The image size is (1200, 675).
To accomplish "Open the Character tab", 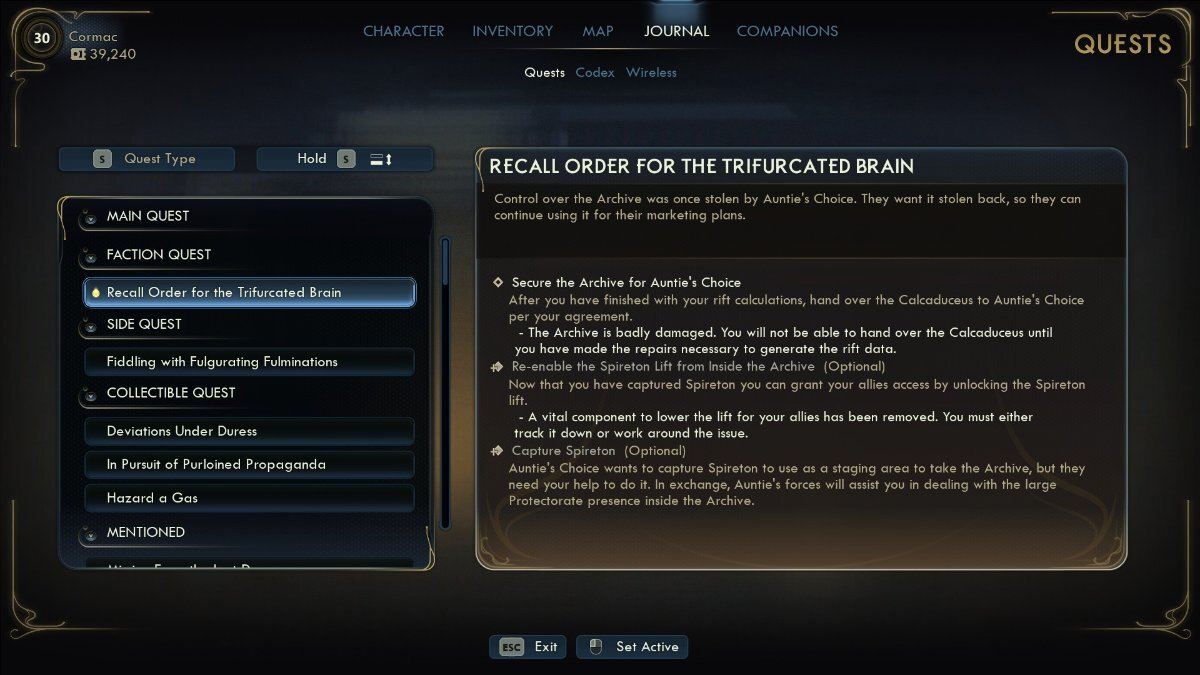I will coord(403,31).
